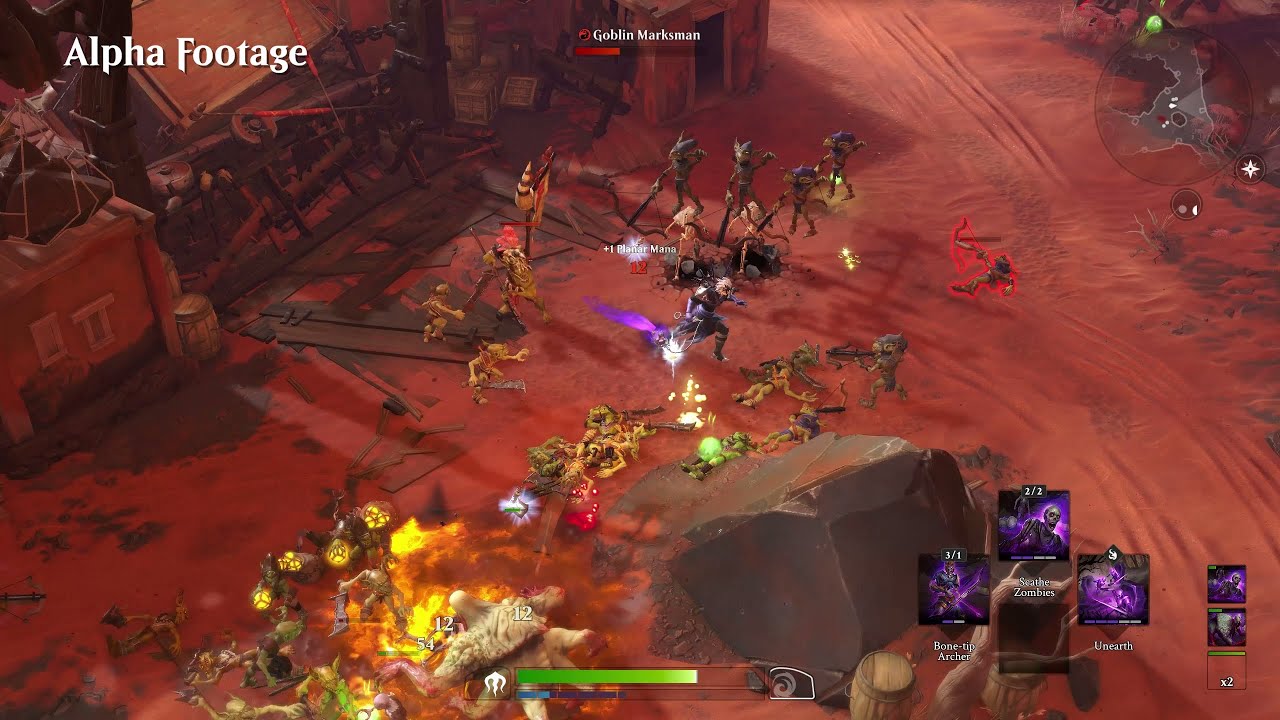
Task: Select the zombie creature portrait in the side column
Action: click(1226, 584)
